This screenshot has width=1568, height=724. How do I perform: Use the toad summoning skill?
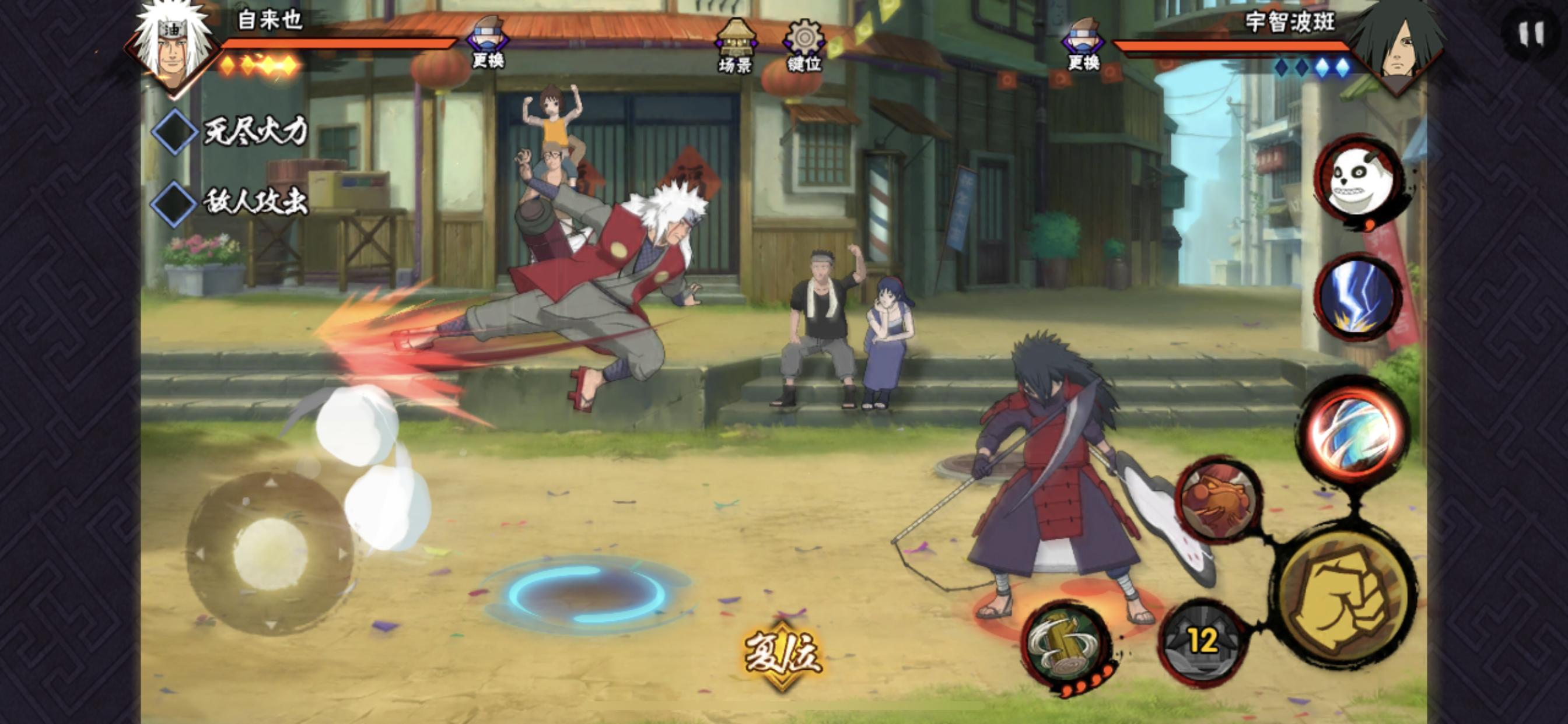1218,501
